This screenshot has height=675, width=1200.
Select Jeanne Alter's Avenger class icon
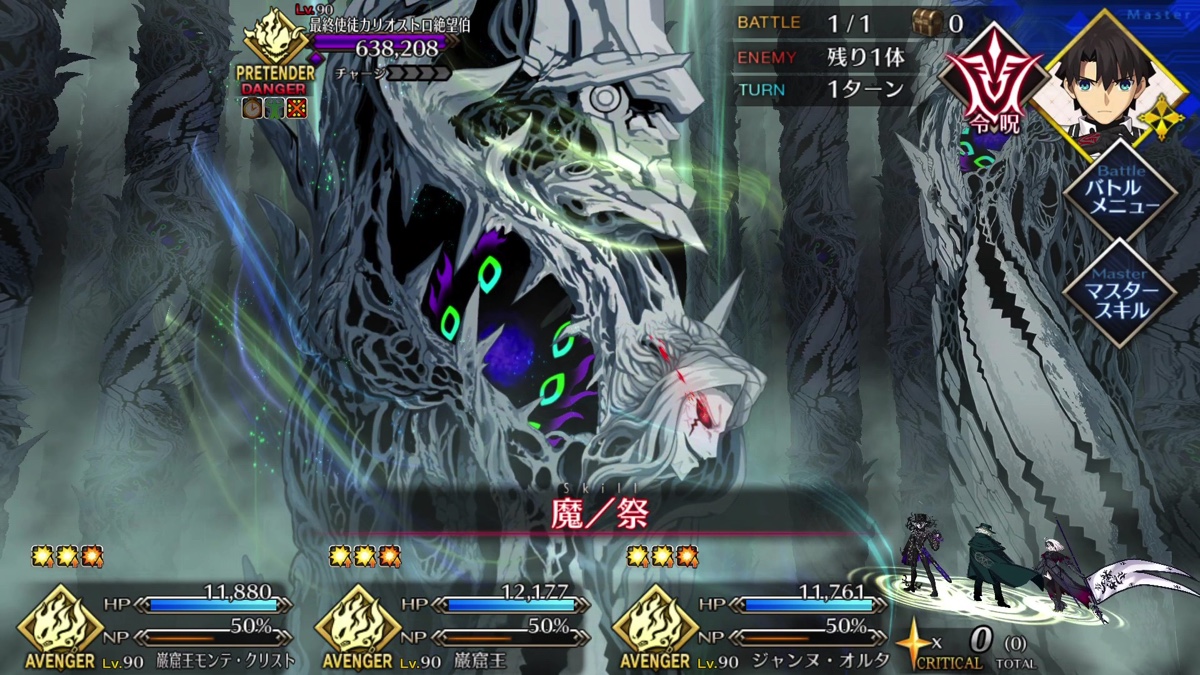pos(654,622)
